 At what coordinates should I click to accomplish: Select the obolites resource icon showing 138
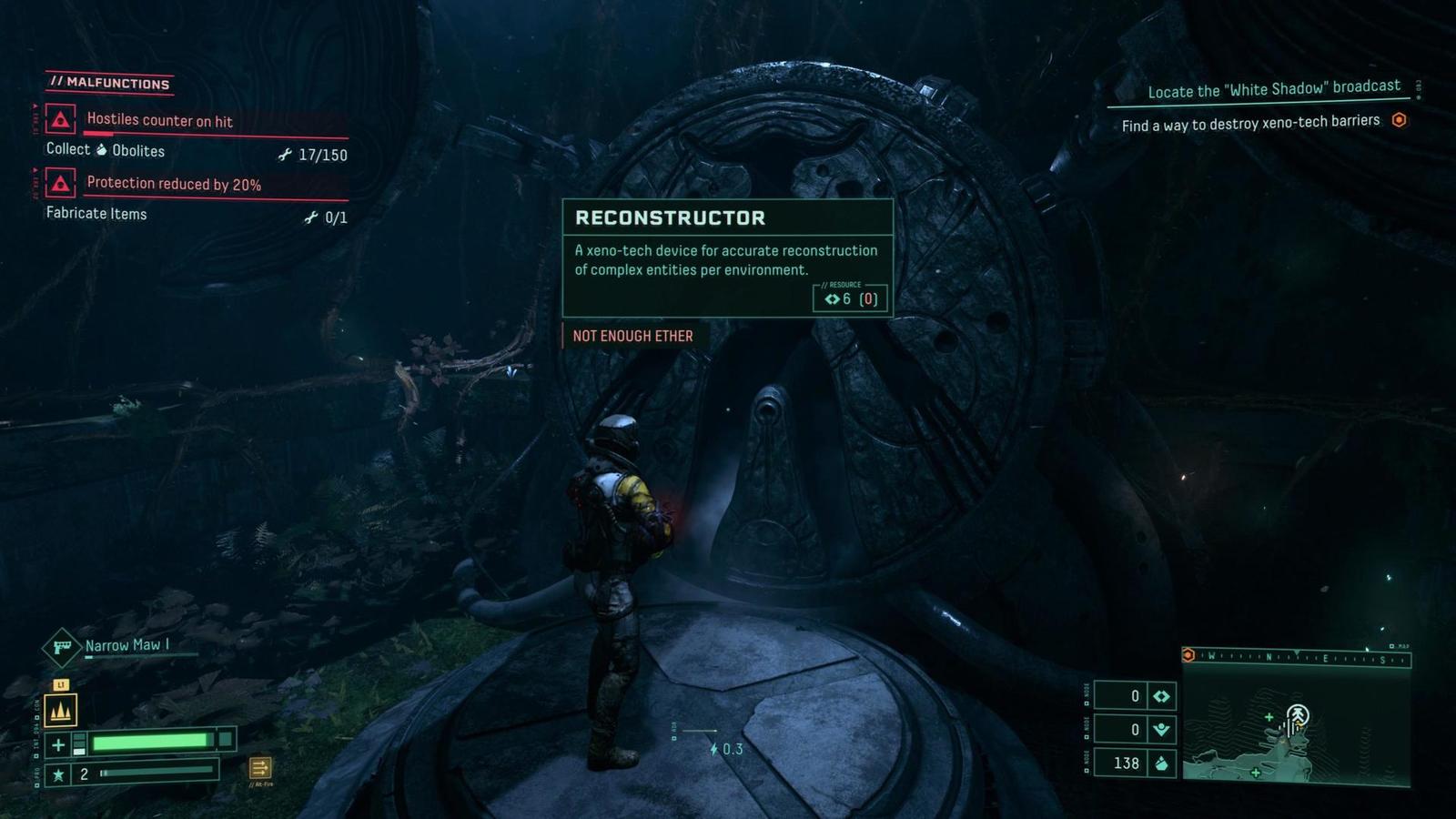coord(1161,763)
